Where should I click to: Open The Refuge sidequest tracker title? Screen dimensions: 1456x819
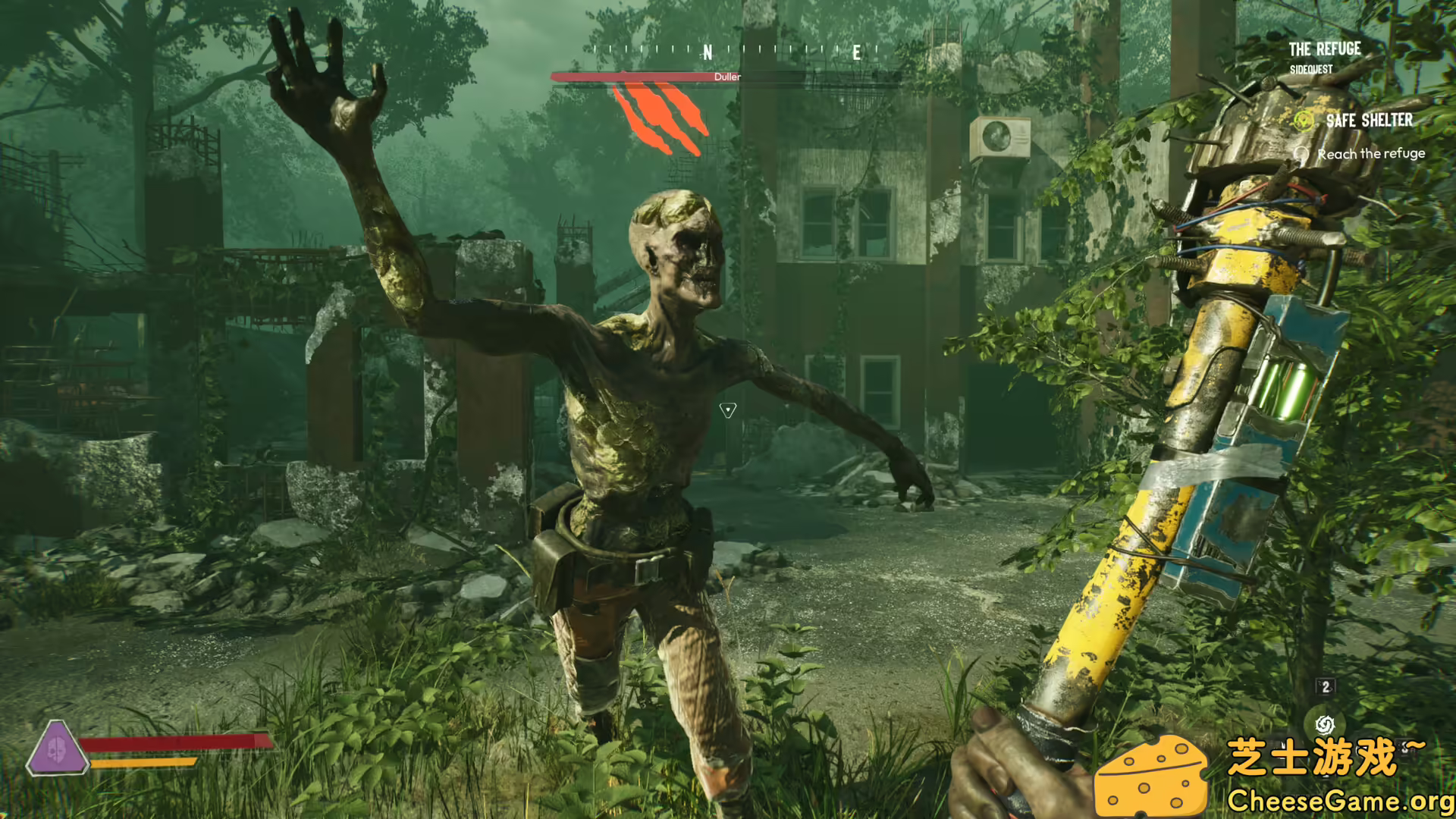click(x=1324, y=49)
